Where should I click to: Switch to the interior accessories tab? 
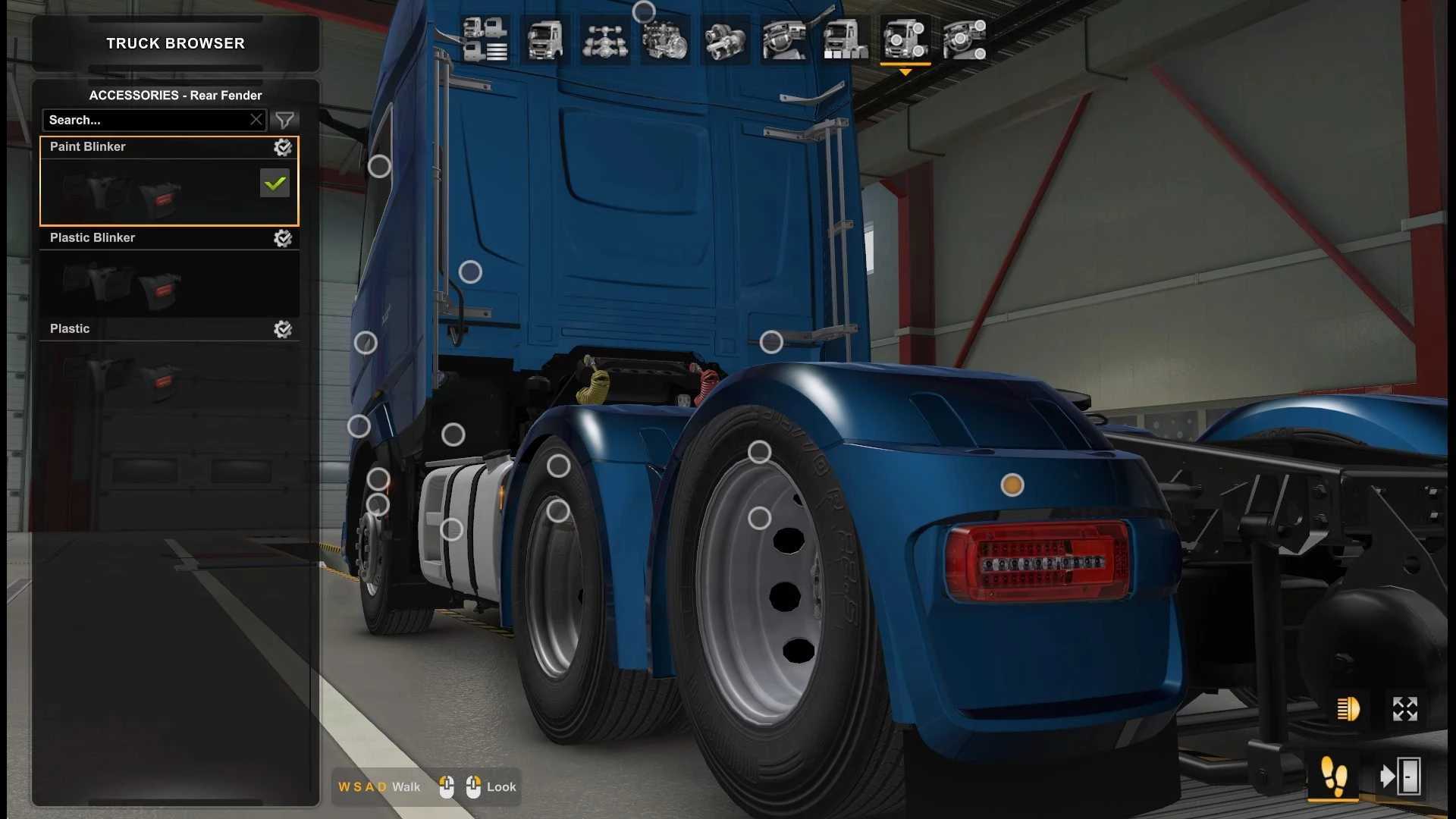tap(965, 39)
